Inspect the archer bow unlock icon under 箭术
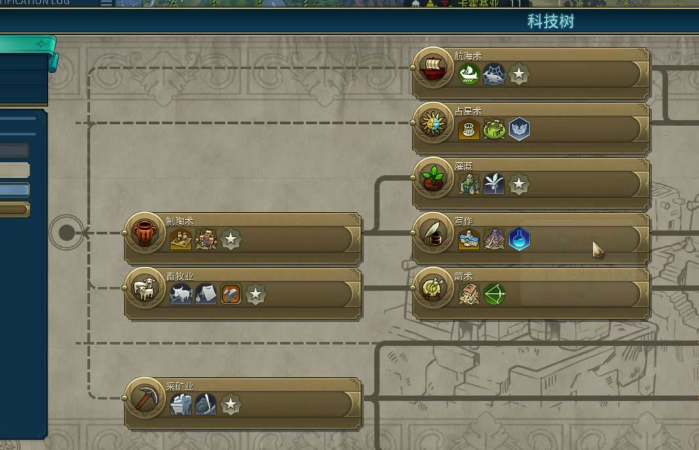Image resolution: width=699 pixels, height=450 pixels. 494,294
